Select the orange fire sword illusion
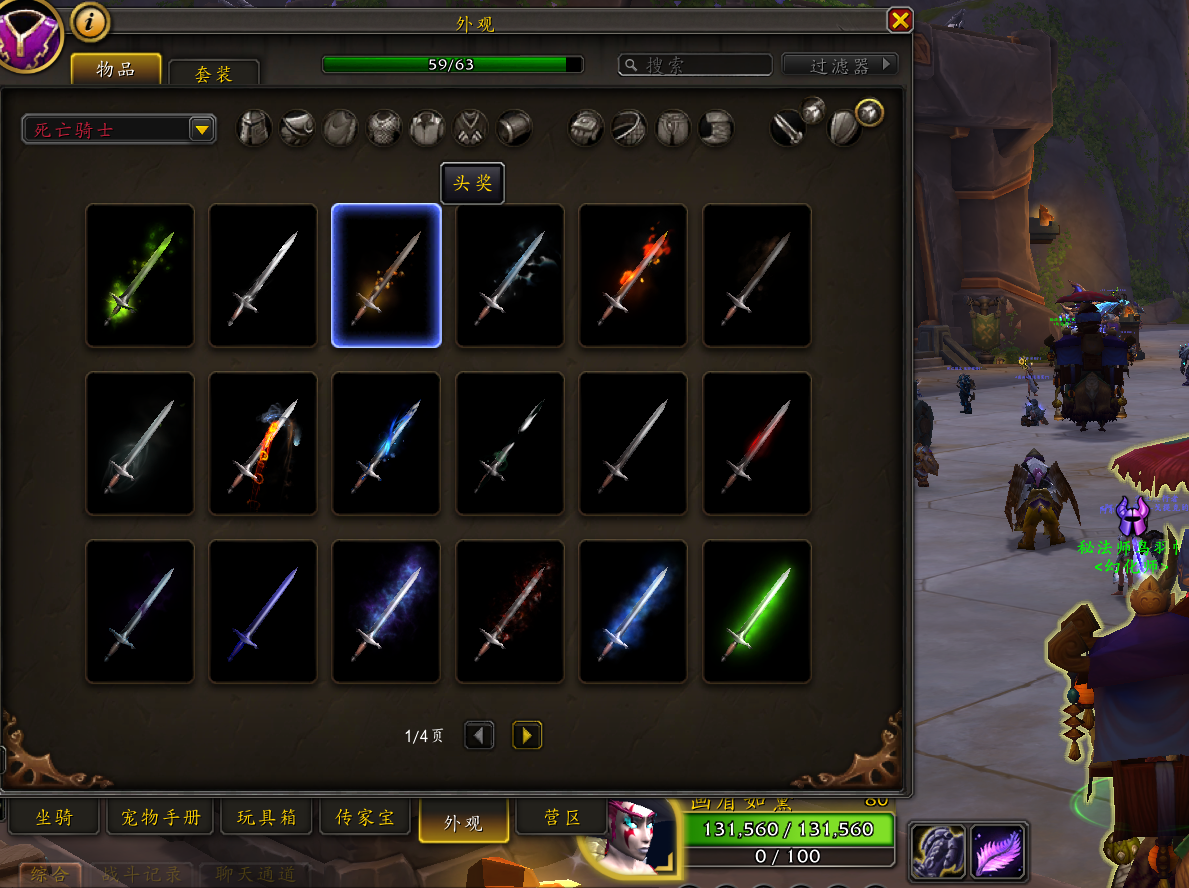 633,275
